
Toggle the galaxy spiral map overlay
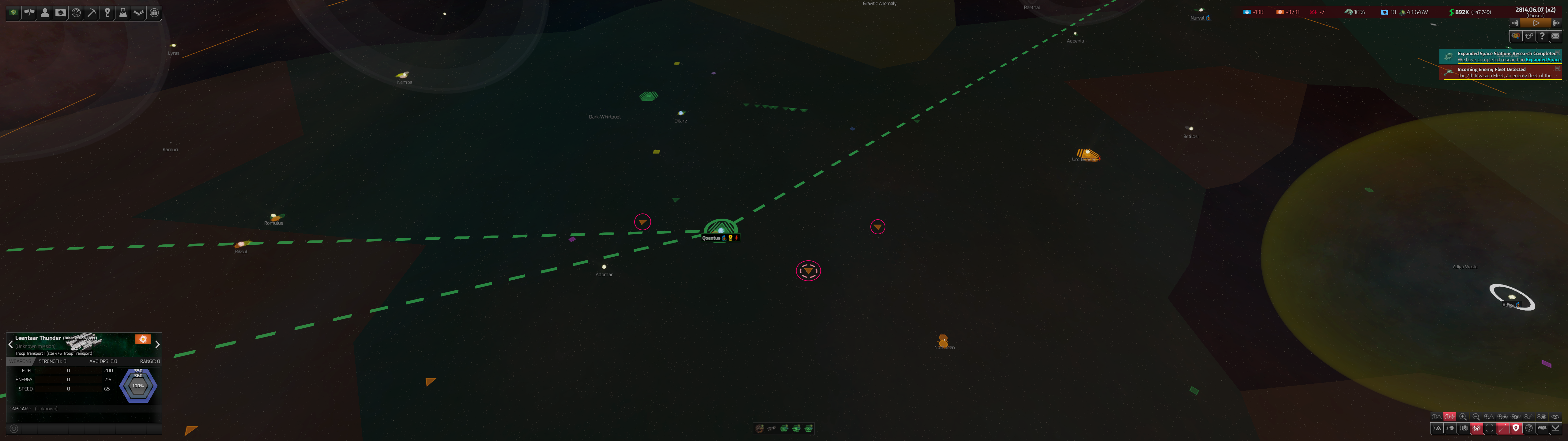coord(1476,428)
